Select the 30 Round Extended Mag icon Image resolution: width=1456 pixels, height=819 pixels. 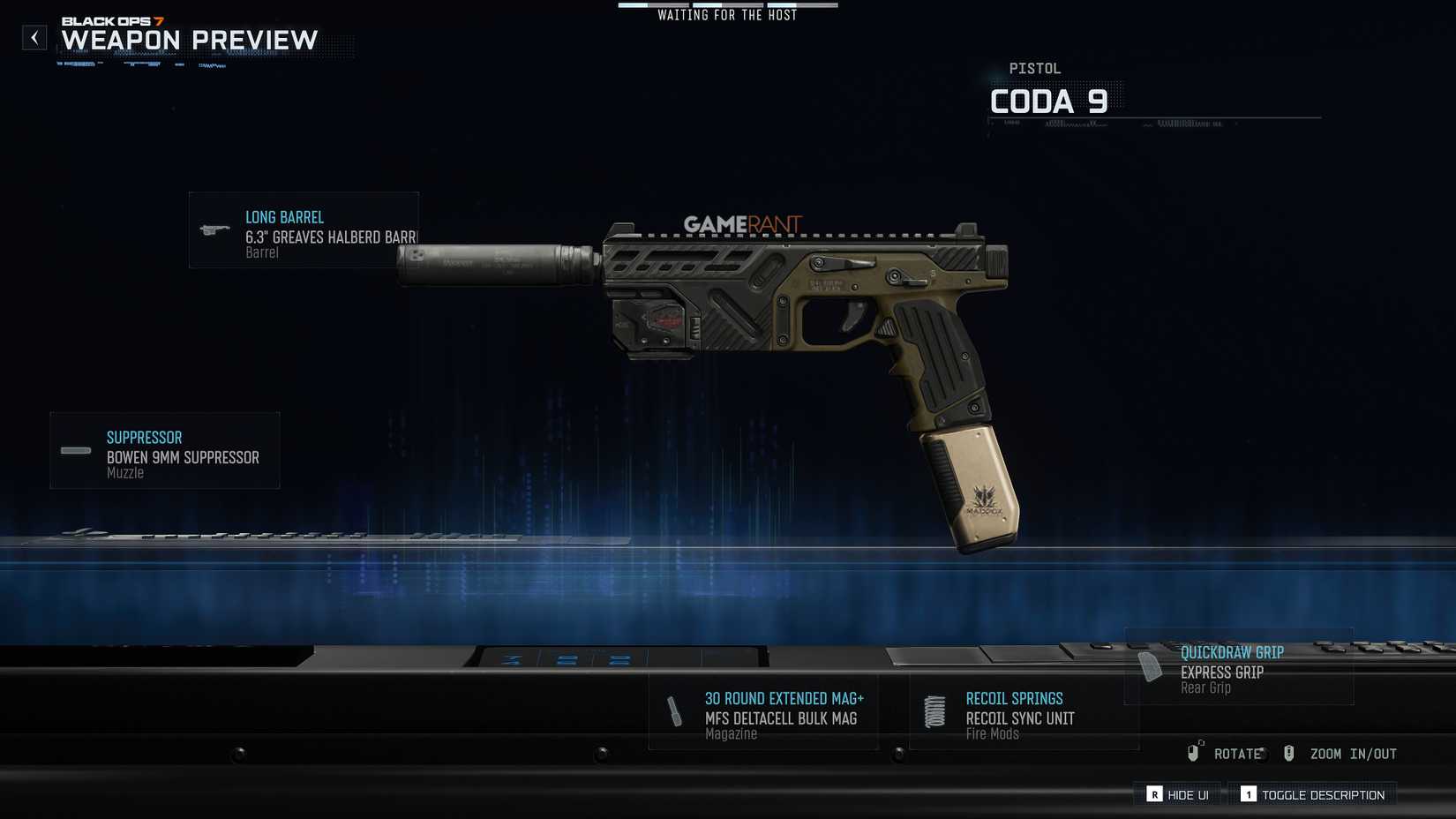coord(673,710)
